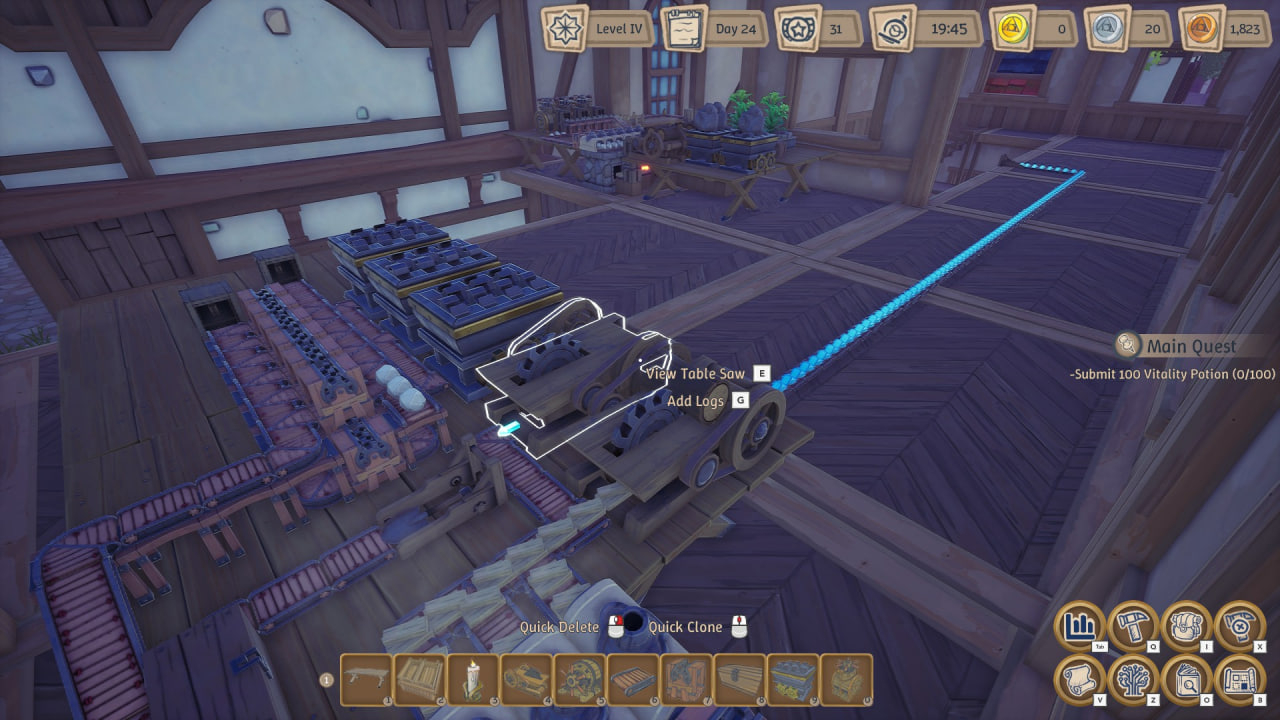This screenshot has height=720, width=1280.
Task: Pick the table saw hotbar slot
Action: coord(525,680)
